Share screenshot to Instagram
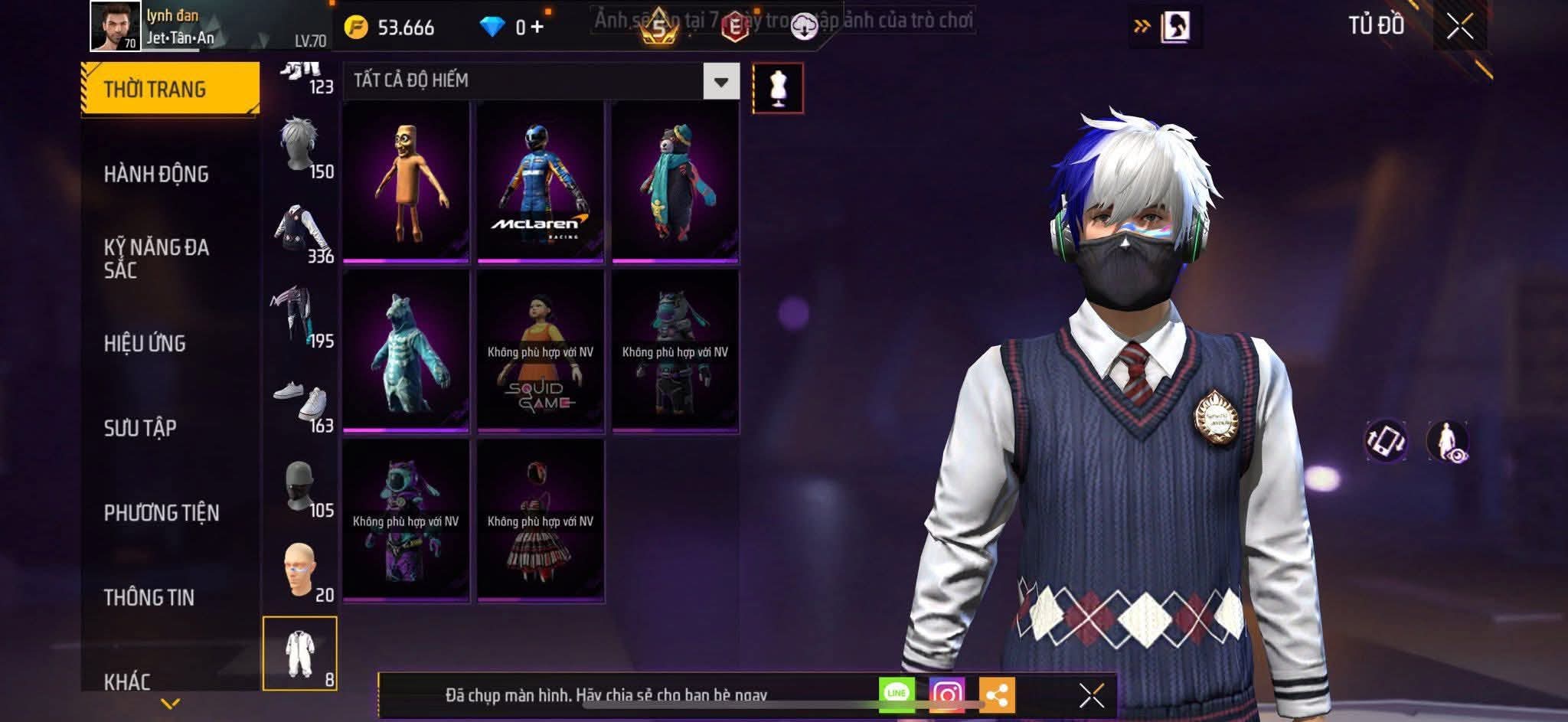 pos(946,694)
